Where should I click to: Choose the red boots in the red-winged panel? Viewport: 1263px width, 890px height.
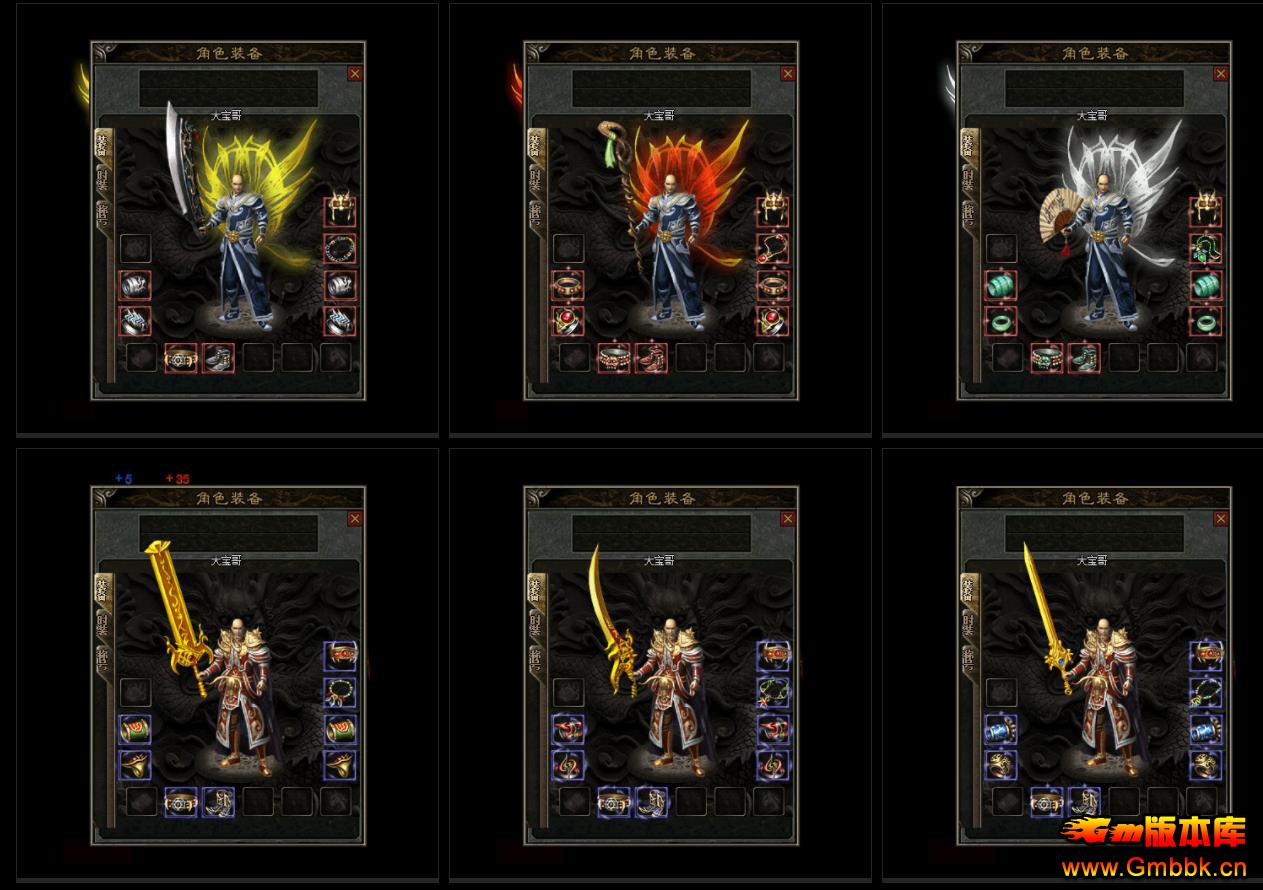click(x=651, y=357)
